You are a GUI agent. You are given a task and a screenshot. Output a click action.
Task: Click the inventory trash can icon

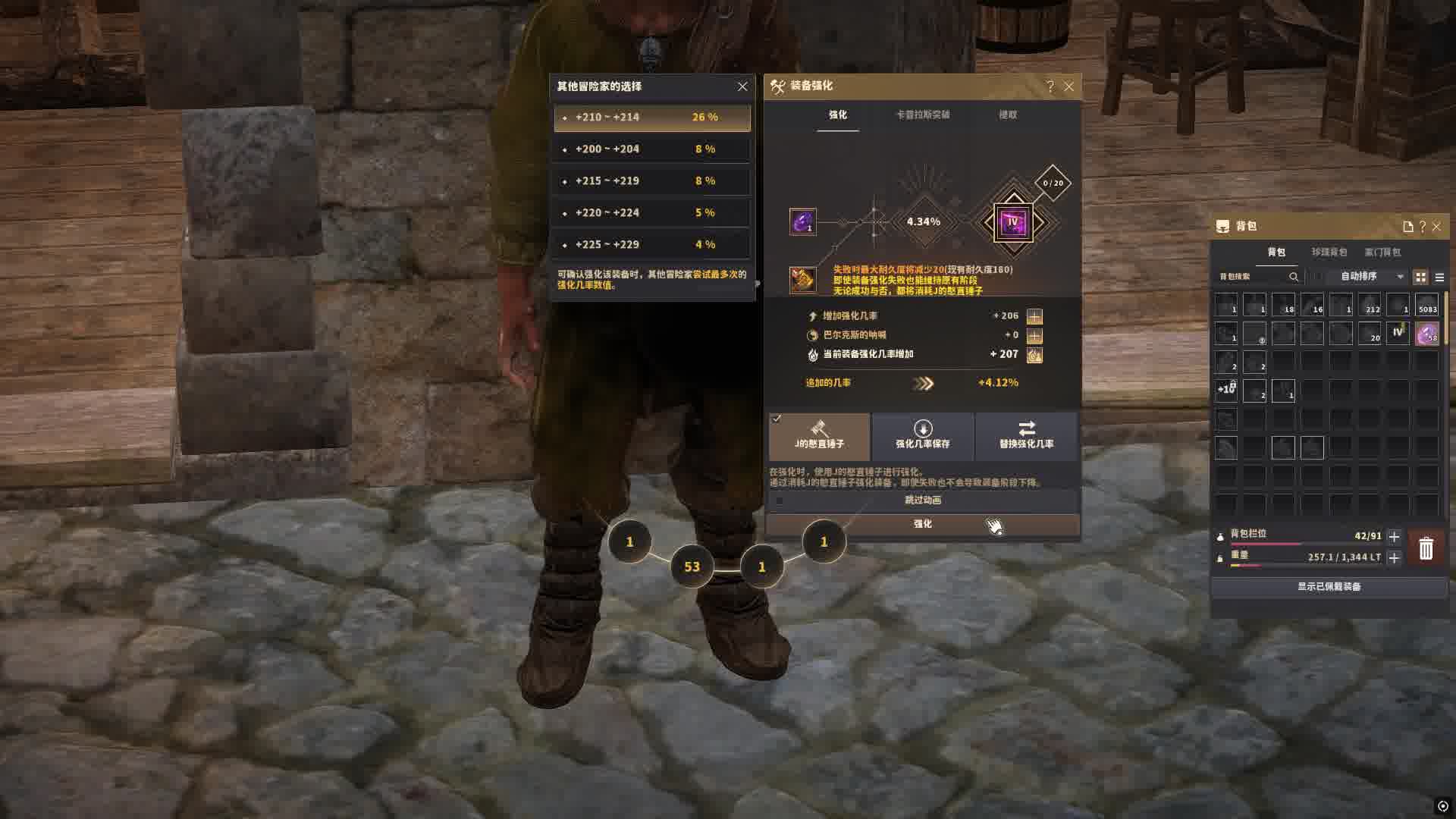(1426, 548)
